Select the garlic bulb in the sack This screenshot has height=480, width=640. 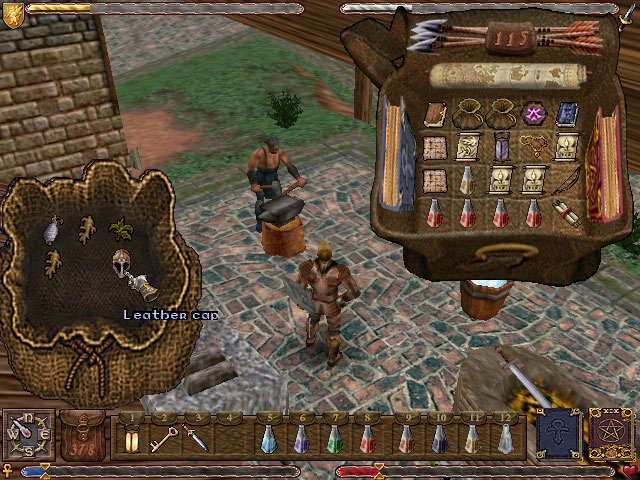[51, 231]
